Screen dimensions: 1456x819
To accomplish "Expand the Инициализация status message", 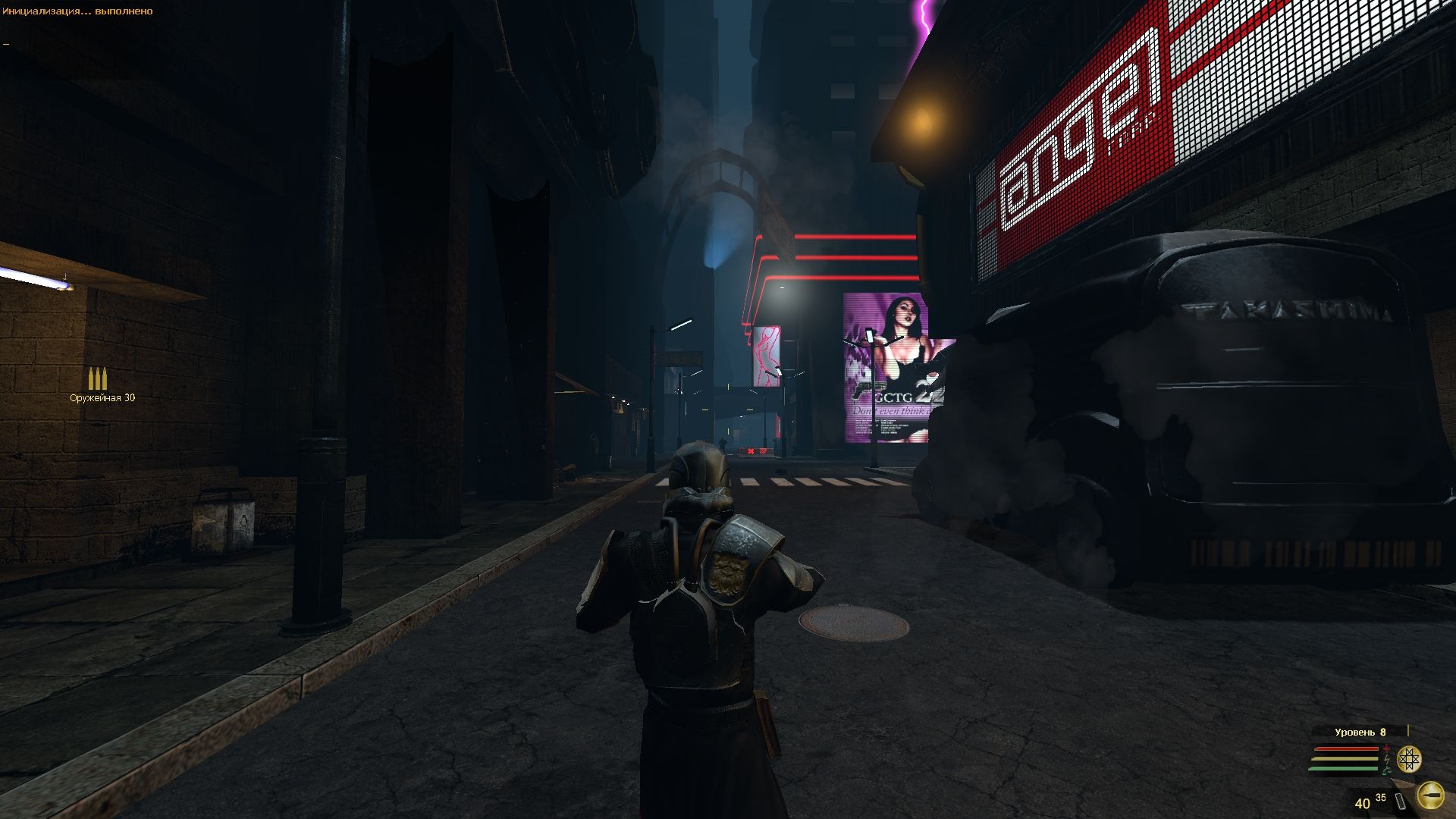I will (45, 11).
